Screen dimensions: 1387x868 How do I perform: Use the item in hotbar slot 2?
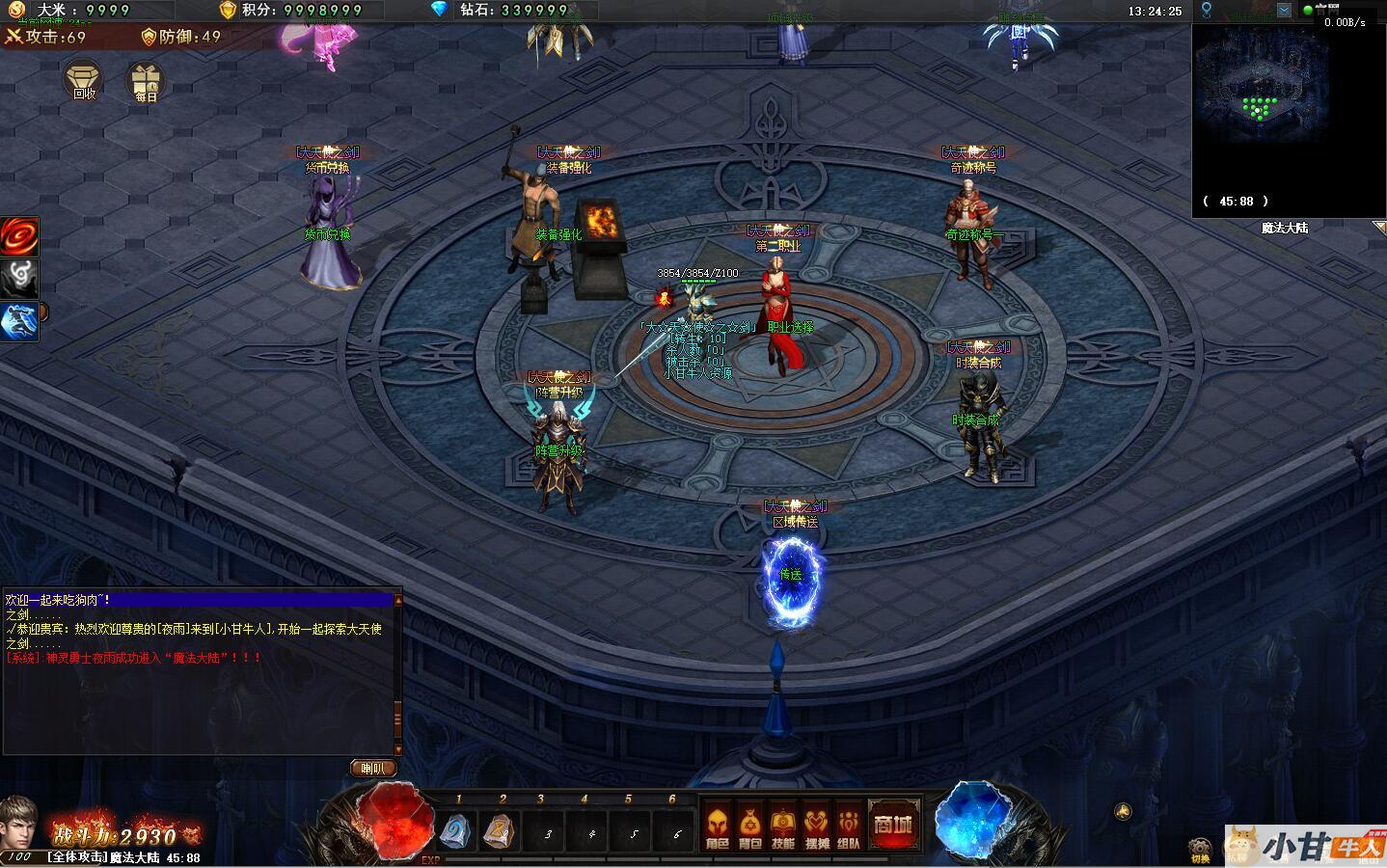point(500,830)
